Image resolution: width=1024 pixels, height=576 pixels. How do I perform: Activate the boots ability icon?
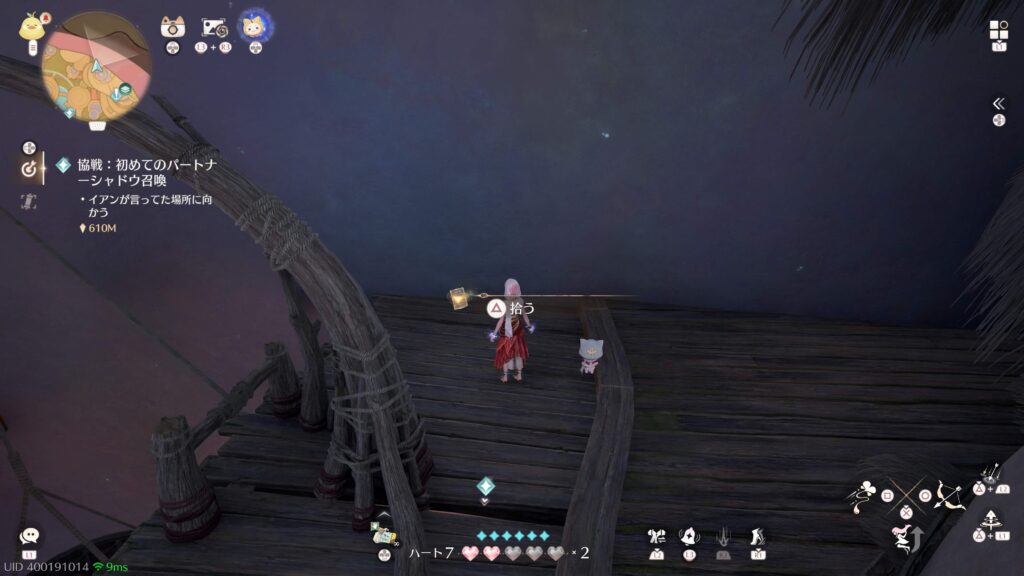click(757, 537)
